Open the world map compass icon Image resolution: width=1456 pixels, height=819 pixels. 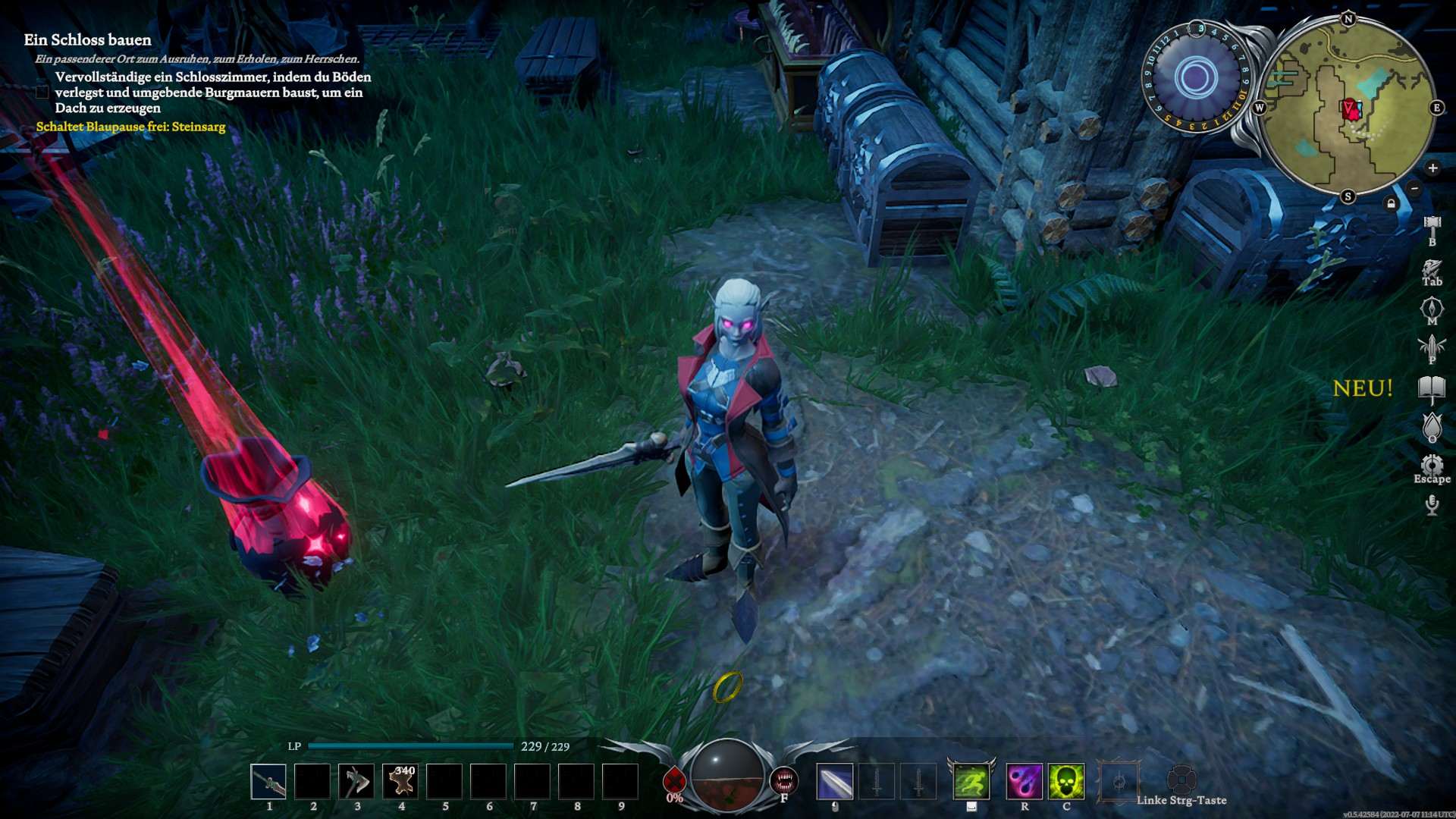coord(1432,309)
